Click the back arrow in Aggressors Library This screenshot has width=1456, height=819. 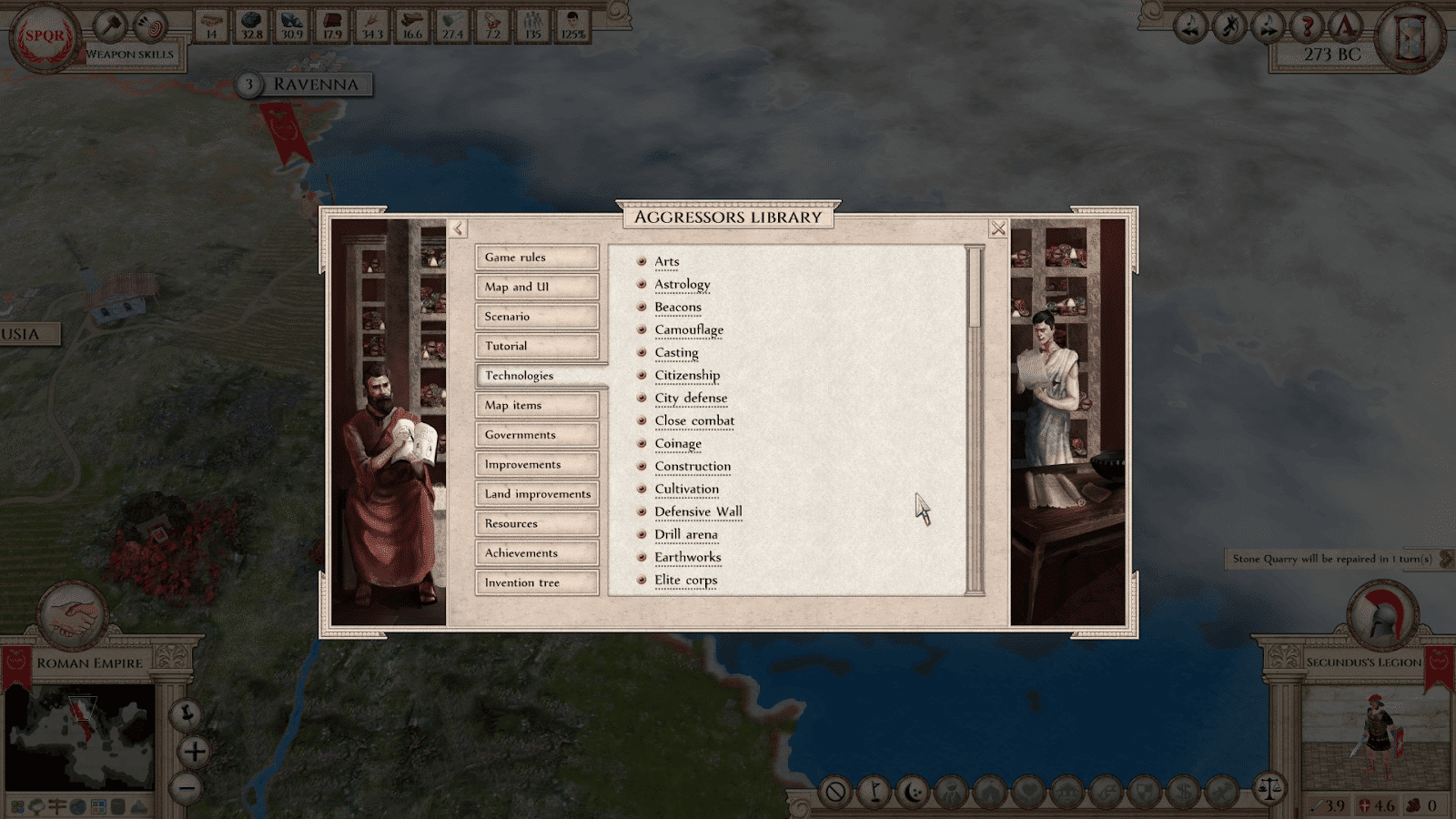pyautogui.click(x=457, y=228)
